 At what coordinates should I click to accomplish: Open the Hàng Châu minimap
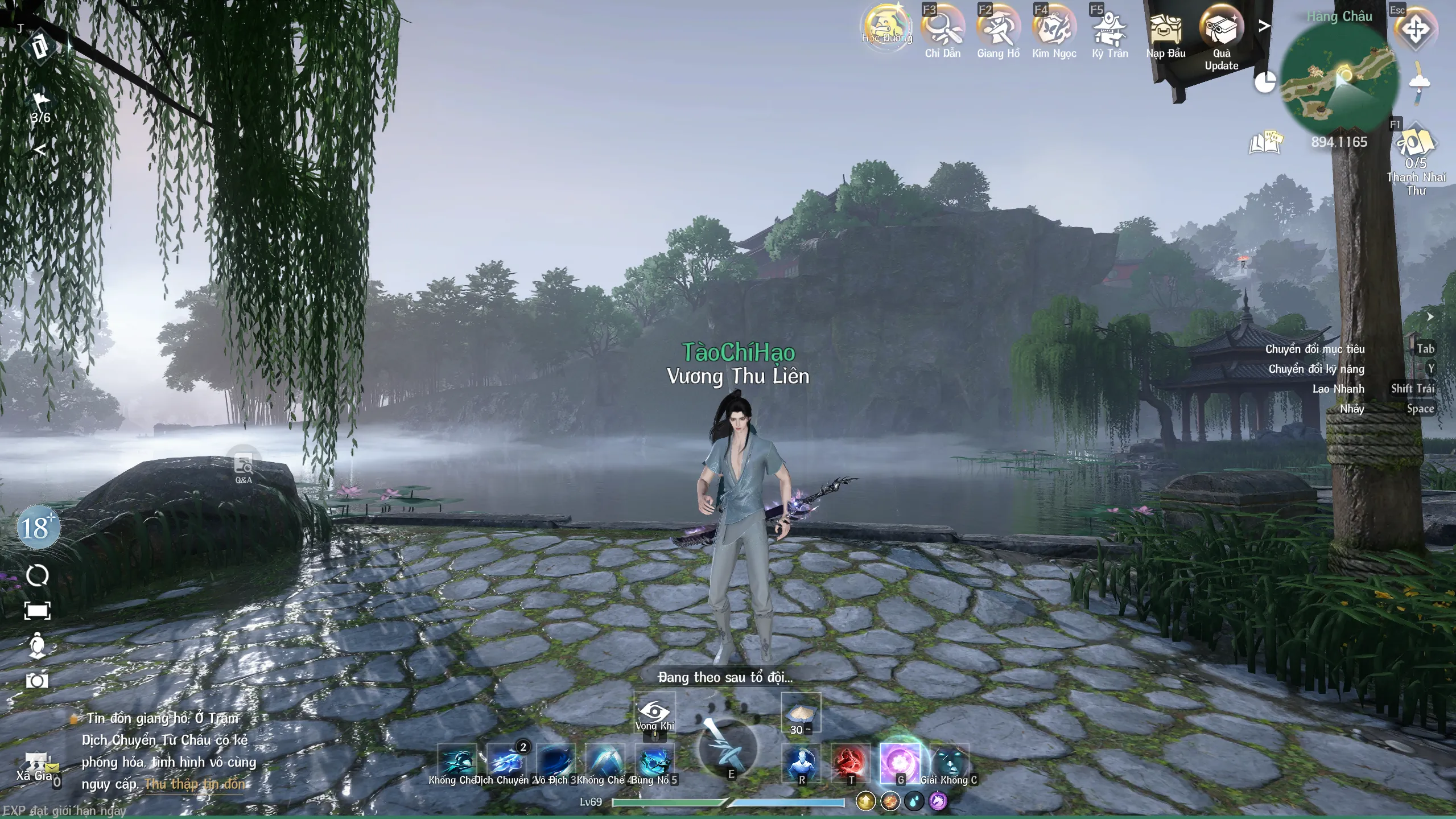click(x=1339, y=80)
